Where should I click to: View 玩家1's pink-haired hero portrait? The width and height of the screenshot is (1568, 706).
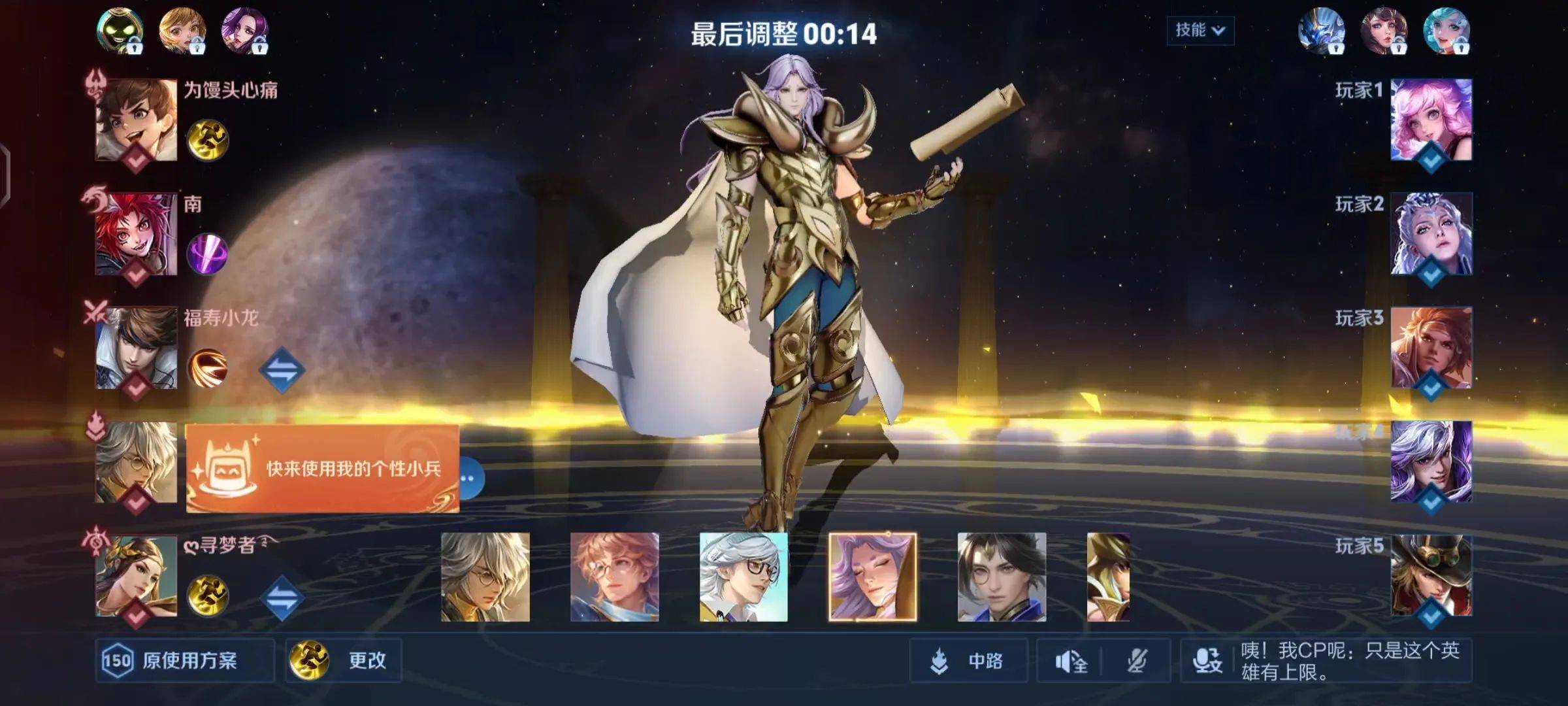[x=1431, y=120]
